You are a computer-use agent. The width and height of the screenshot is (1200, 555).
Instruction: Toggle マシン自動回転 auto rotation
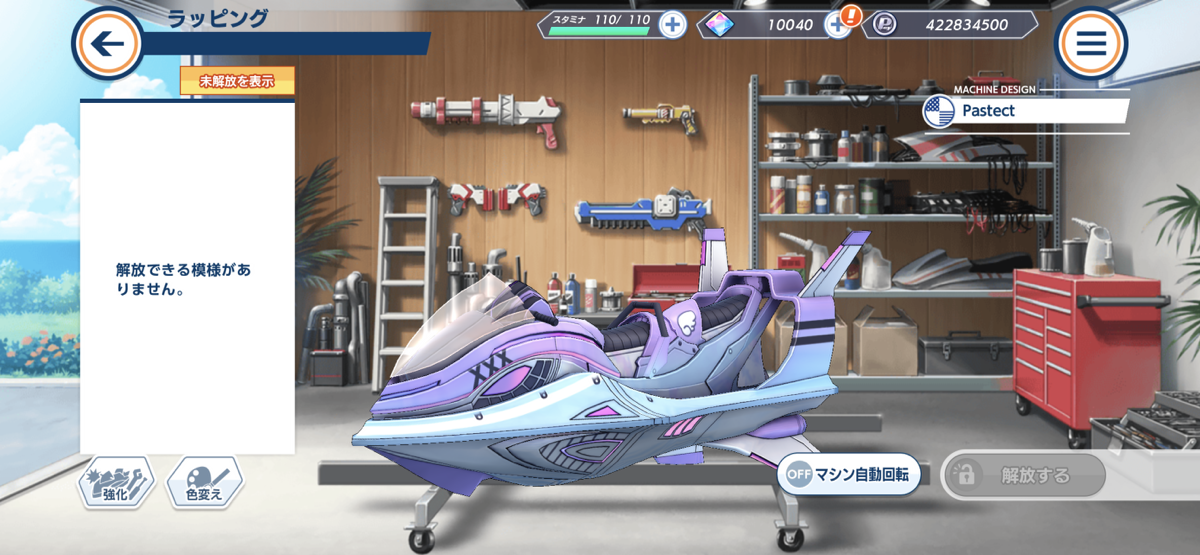848,475
